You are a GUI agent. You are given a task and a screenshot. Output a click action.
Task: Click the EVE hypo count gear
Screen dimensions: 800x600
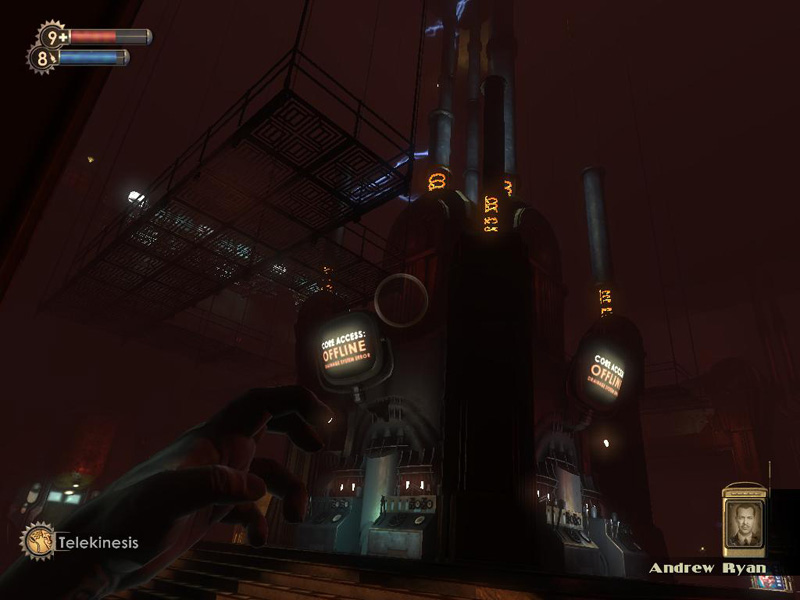(42, 58)
